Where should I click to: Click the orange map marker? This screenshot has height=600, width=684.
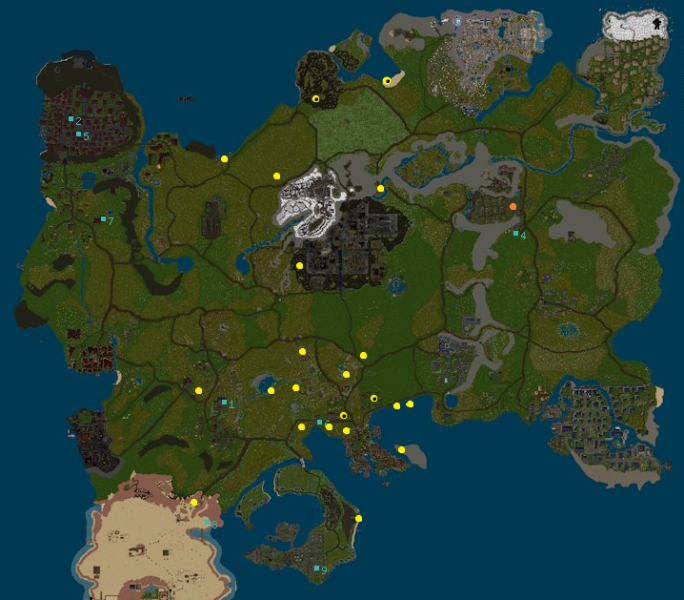point(513,206)
